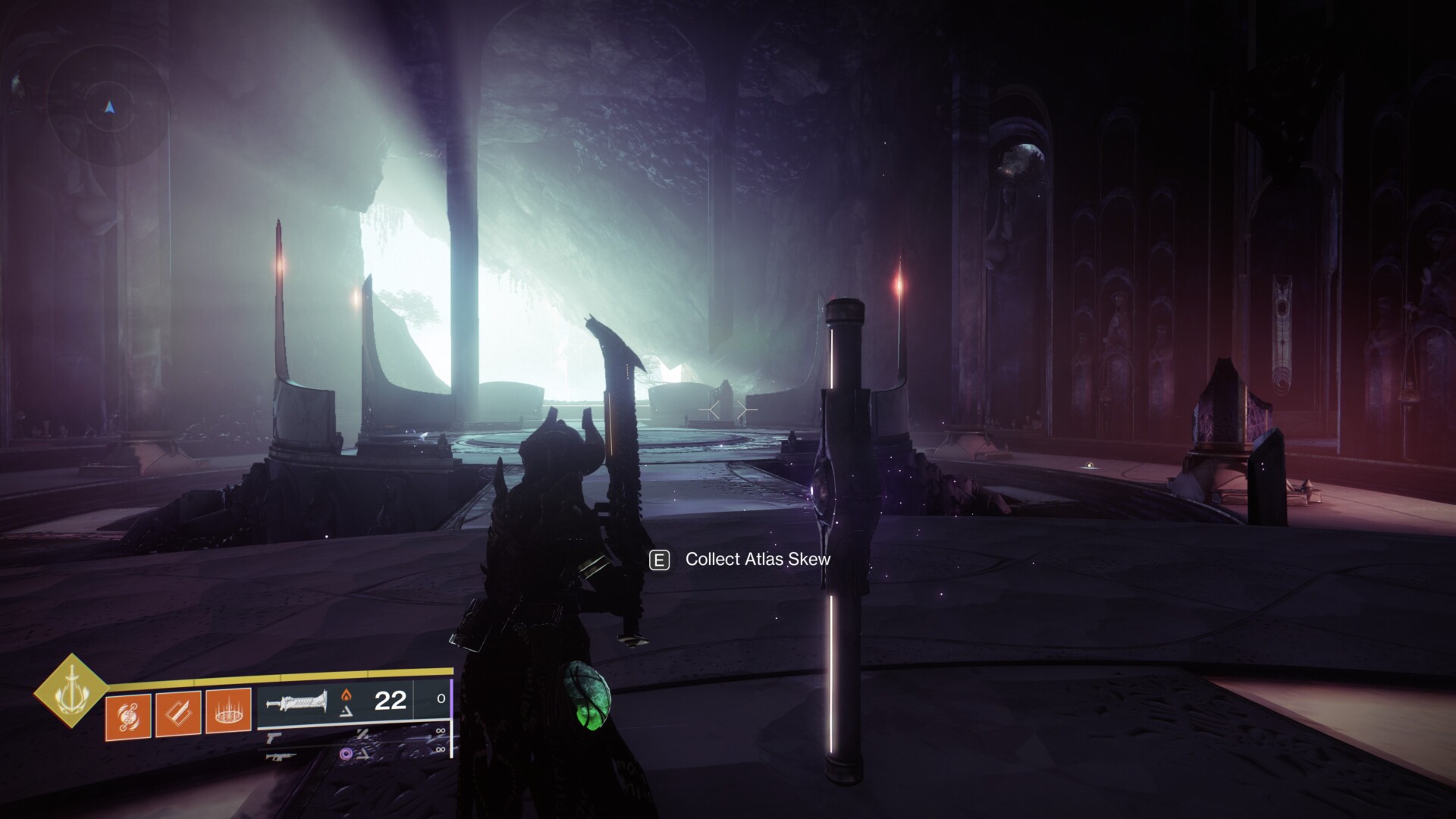
Task: Select the orange grenade ability icon
Action: click(x=128, y=714)
